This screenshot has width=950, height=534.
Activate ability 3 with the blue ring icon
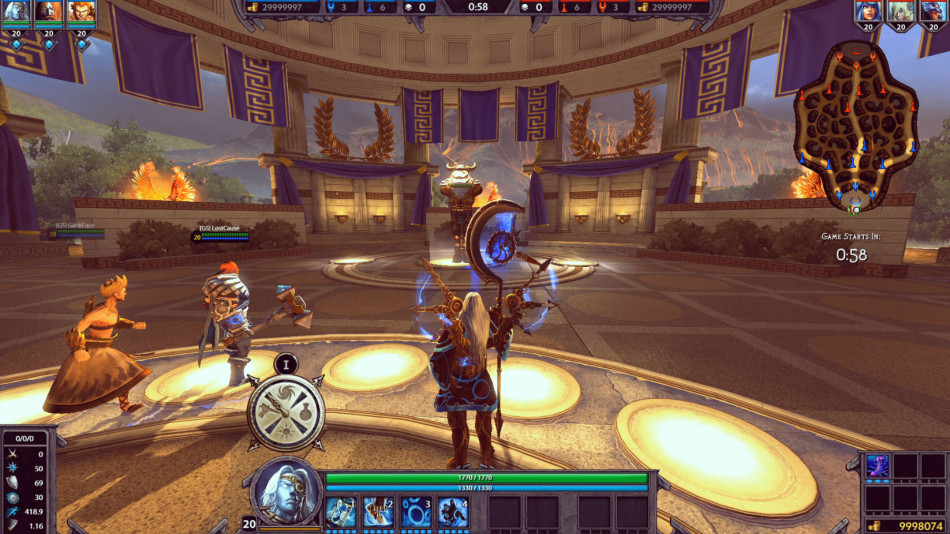[x=416, y=511]
